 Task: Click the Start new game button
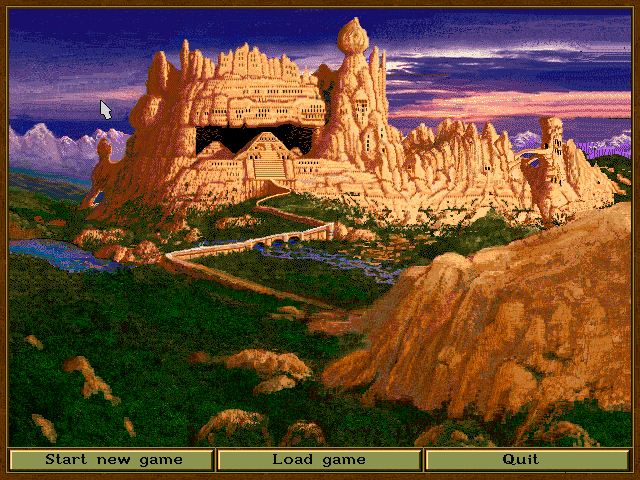[112, 460]
